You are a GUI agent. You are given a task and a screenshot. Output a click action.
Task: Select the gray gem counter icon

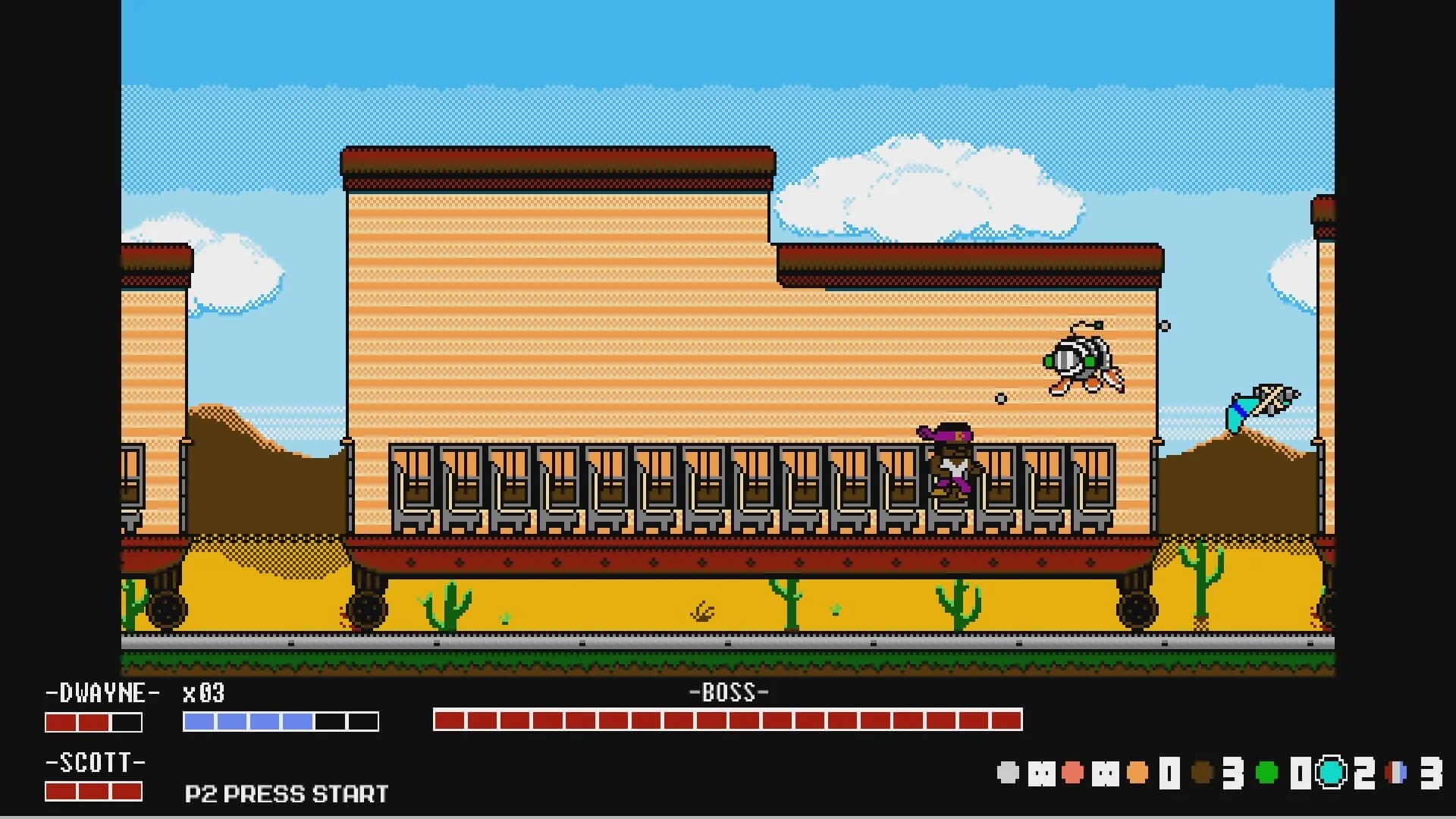(1009, 771)
